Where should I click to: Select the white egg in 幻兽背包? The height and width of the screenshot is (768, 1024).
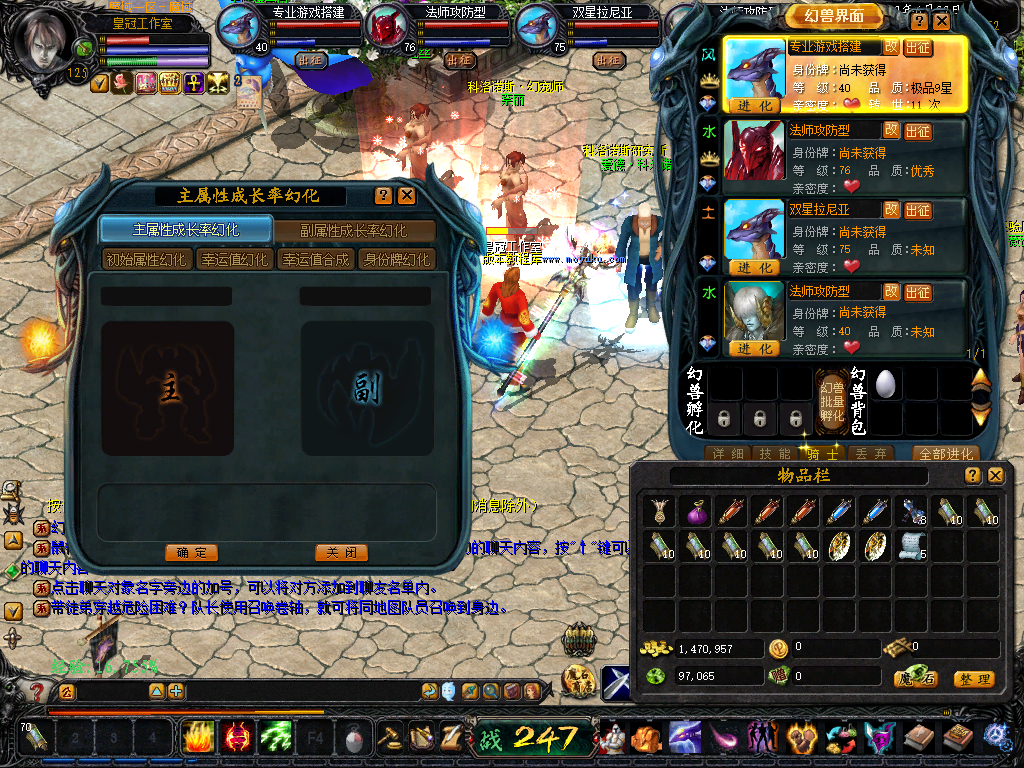coord(885,383)
